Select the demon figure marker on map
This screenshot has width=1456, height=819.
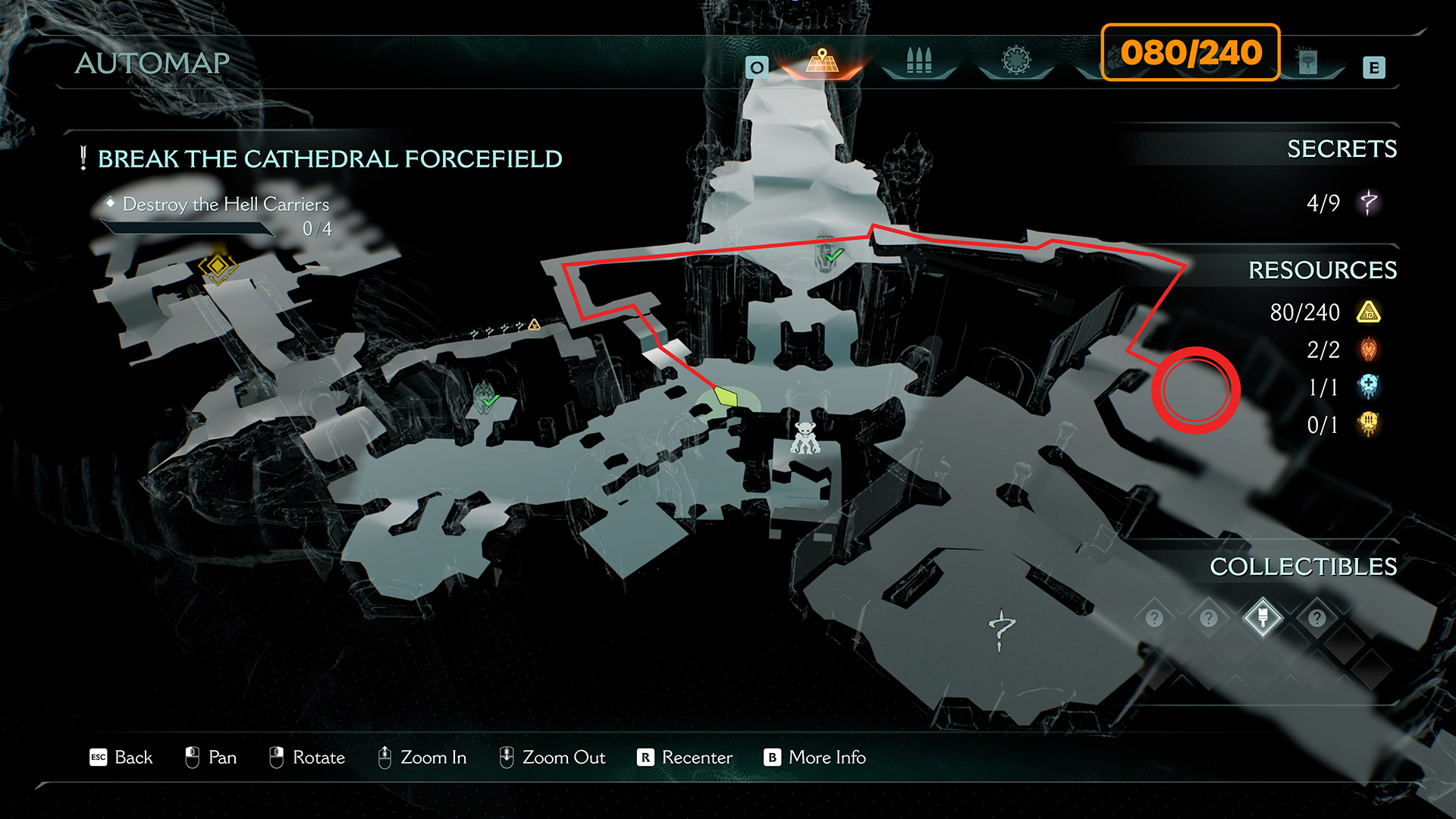point(805,438)
